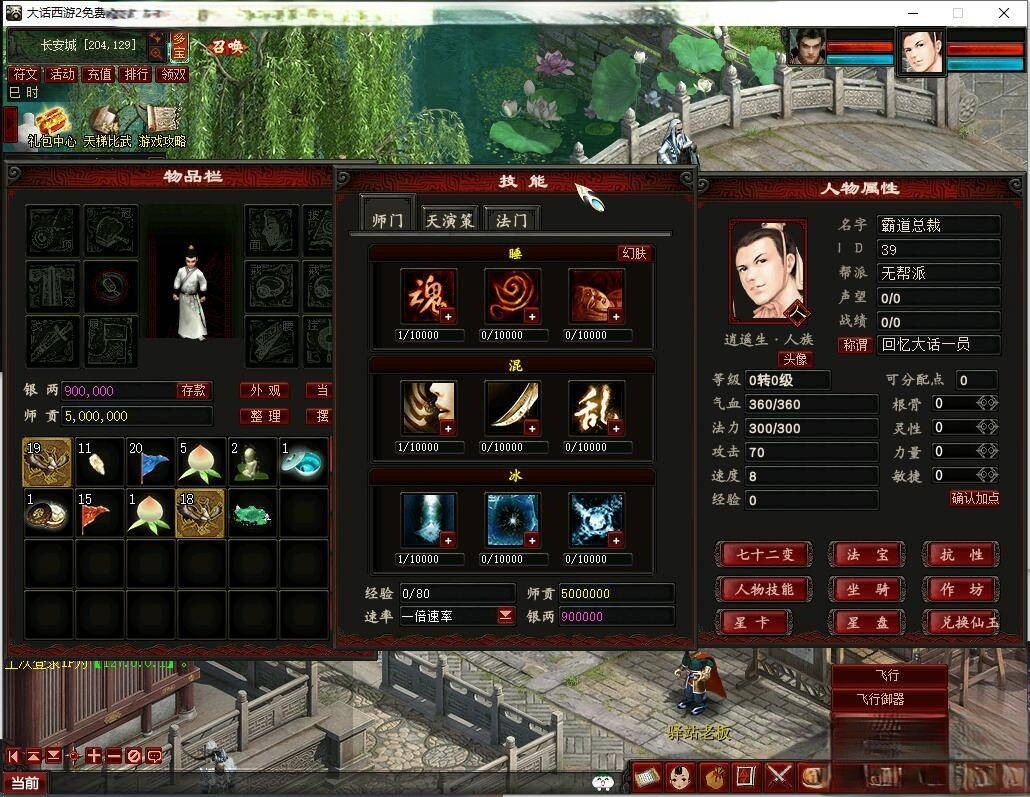
Task: Change the title via 称谓 button
Action: pyautogui.click(x=855, y=345)
